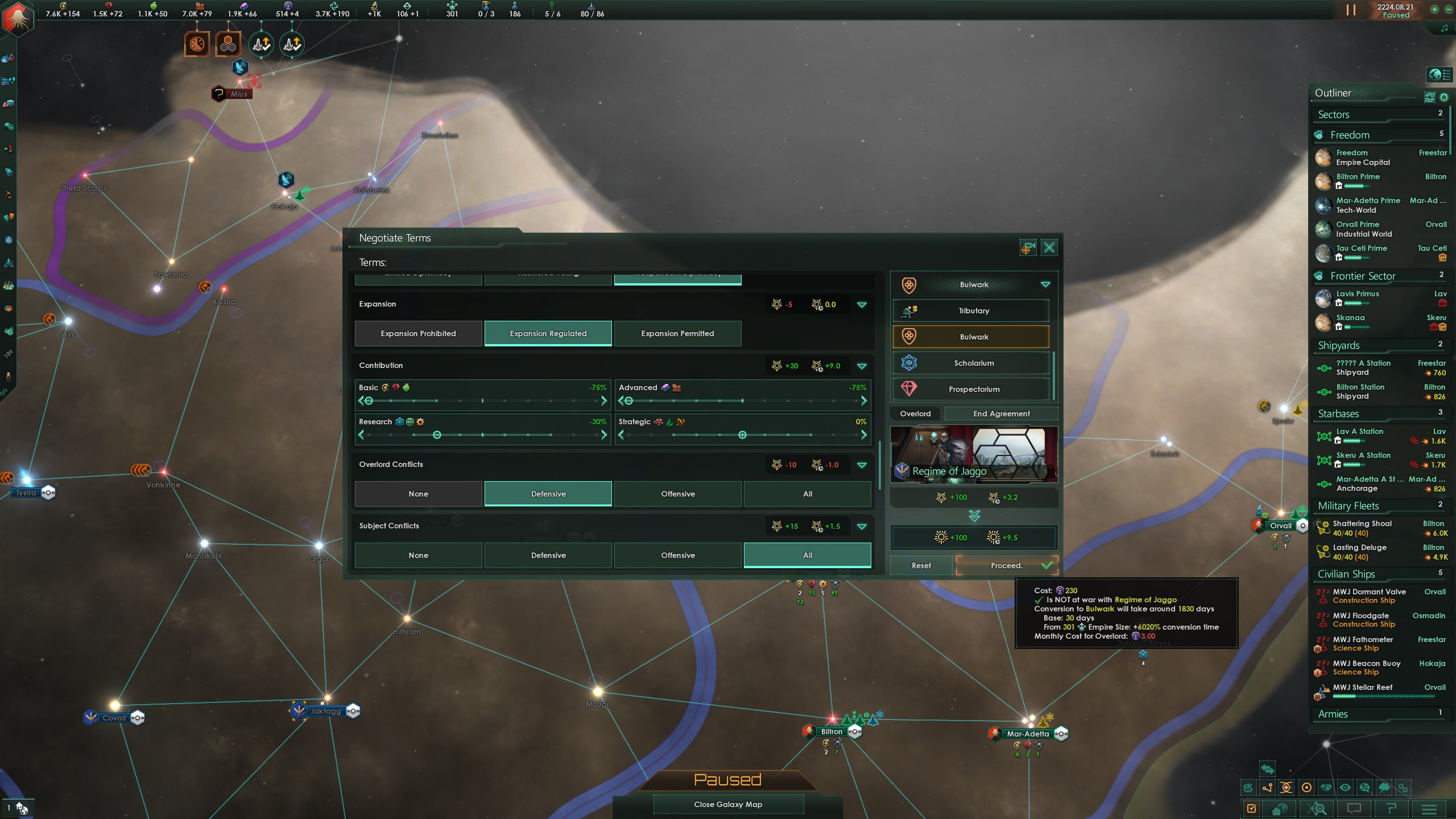This screenshot has width=1456, height=819.
Task: Select Expansion Prohibited term
Action: [x=418, y=333]
